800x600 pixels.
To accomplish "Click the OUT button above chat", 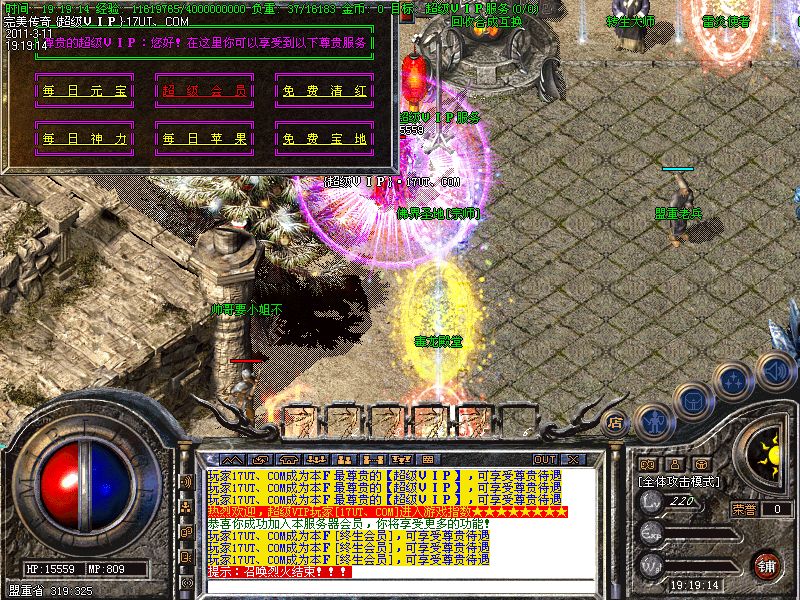I will tap(545, 459).
